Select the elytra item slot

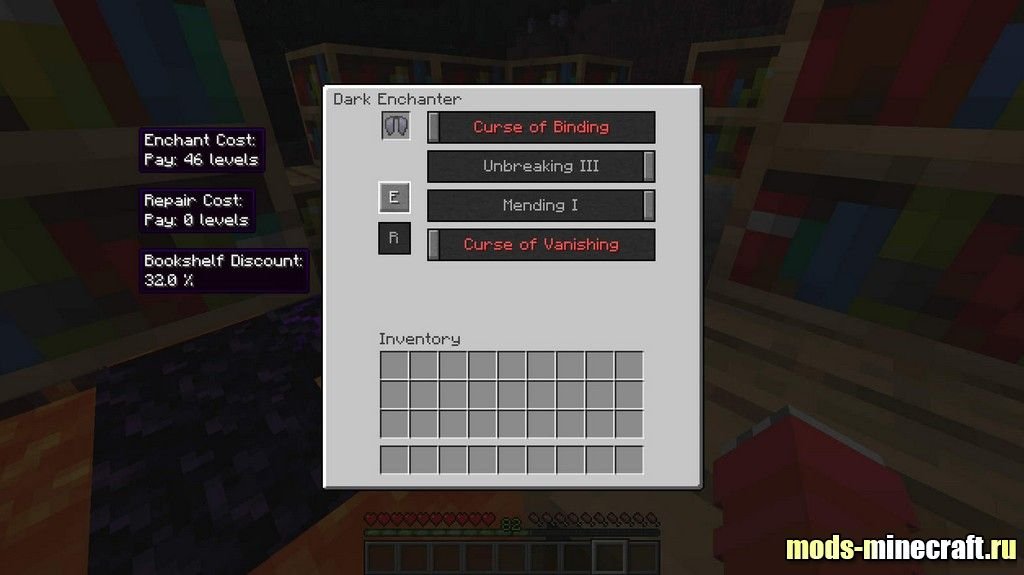tap(395, 126)
